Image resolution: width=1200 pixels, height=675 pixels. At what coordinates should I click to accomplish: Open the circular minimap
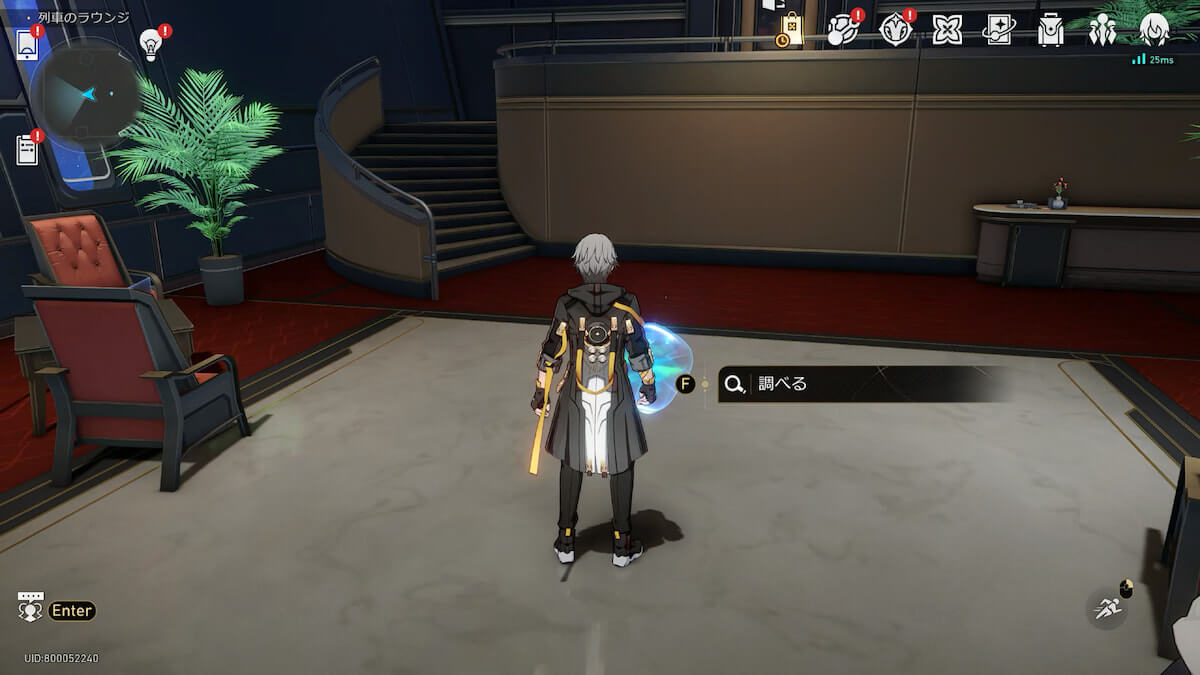[87, 95]
